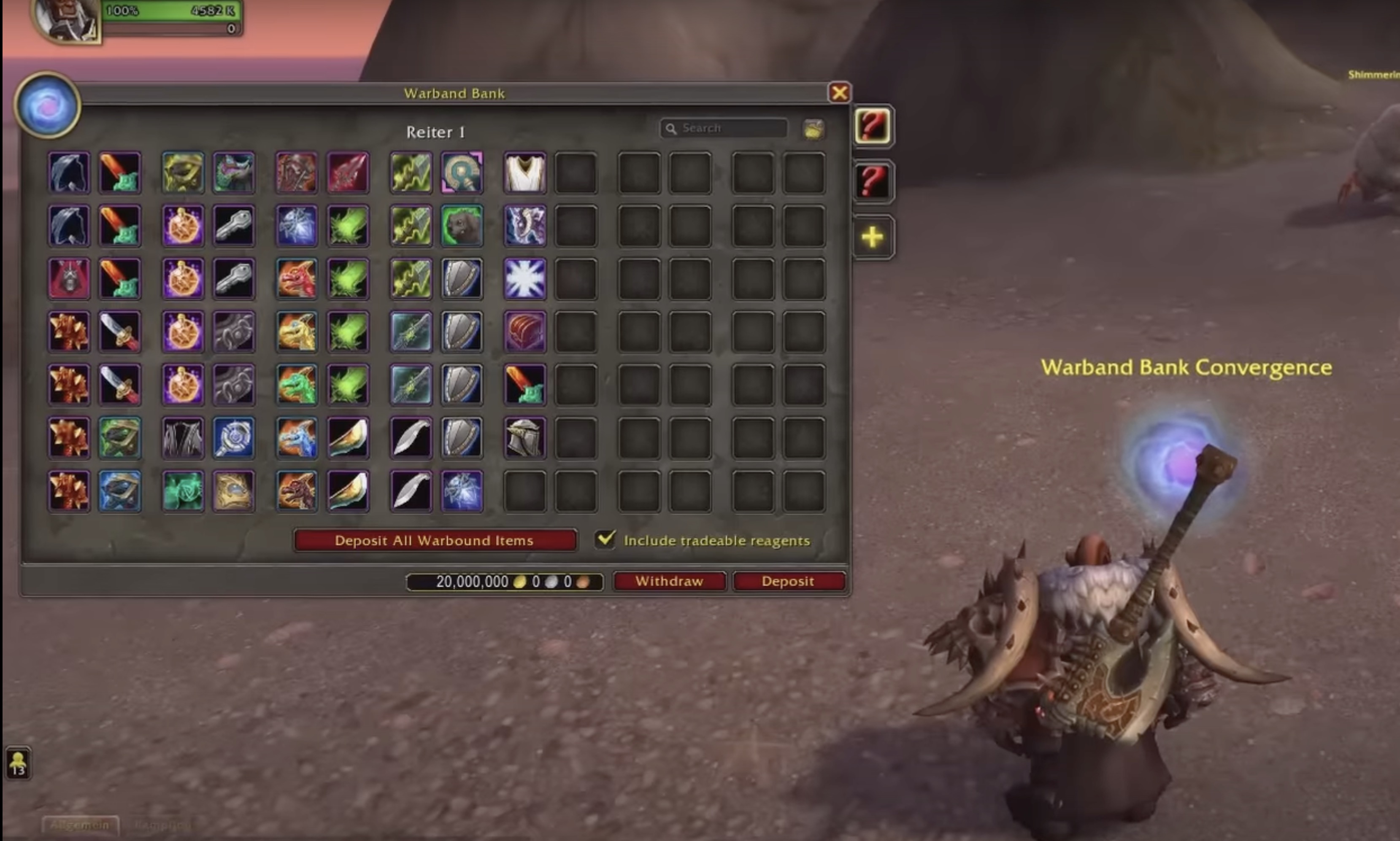Select the white snowflake item slot
The image size is (1400, 841).
point(525,279)
